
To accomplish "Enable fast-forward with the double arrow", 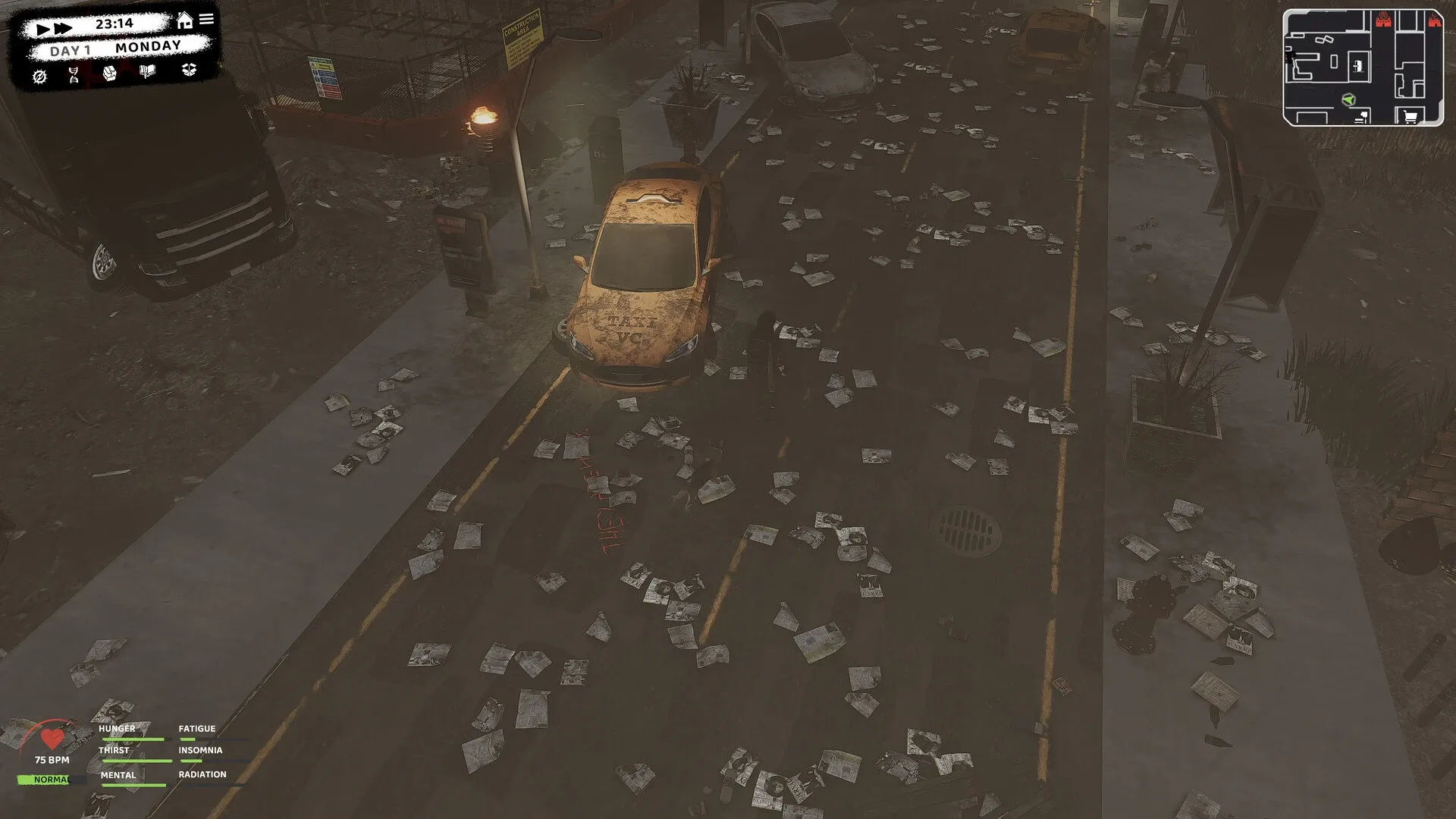I will click(x=64, y=27).
